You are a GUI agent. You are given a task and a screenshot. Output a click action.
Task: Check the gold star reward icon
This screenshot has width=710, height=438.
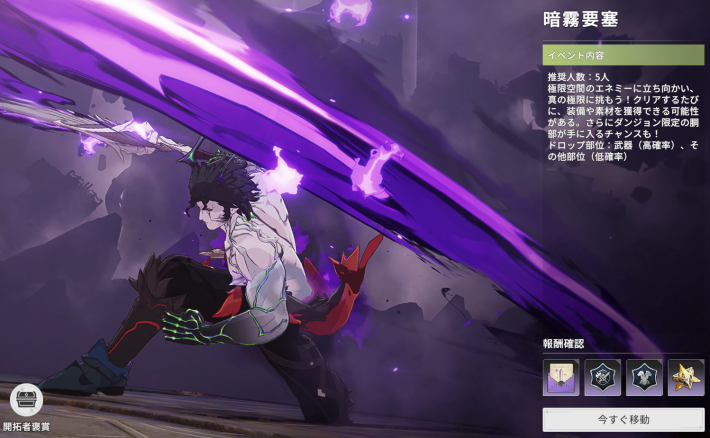click(x=686, y=377)
